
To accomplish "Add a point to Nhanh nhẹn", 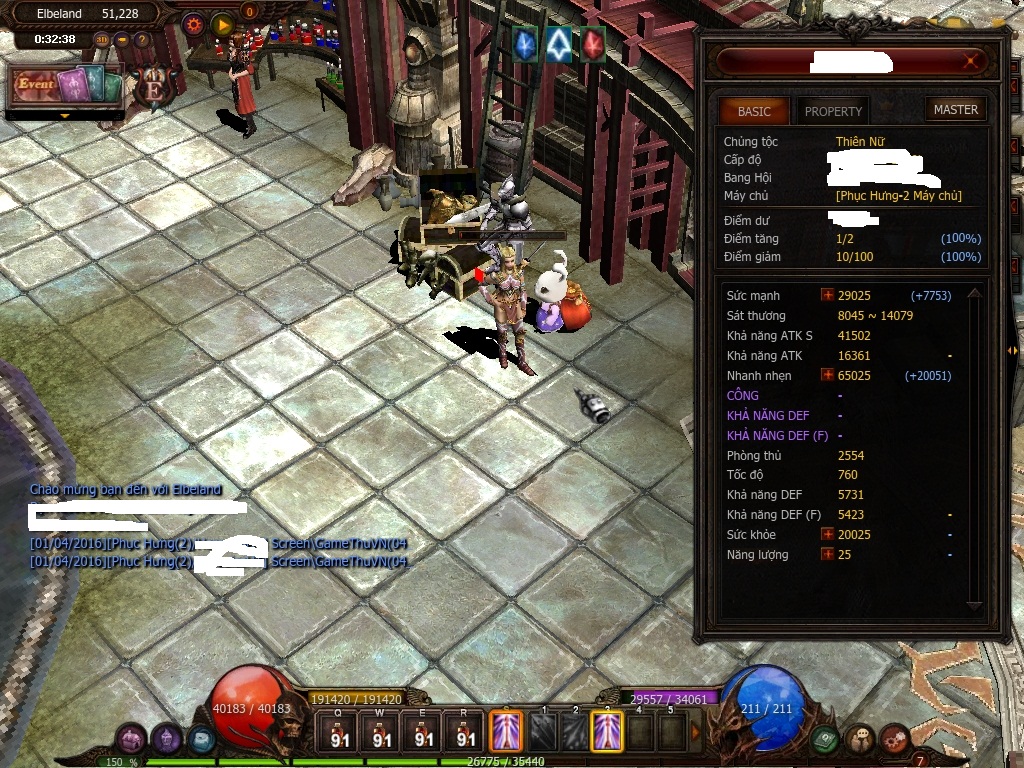I will pos(827,375).
